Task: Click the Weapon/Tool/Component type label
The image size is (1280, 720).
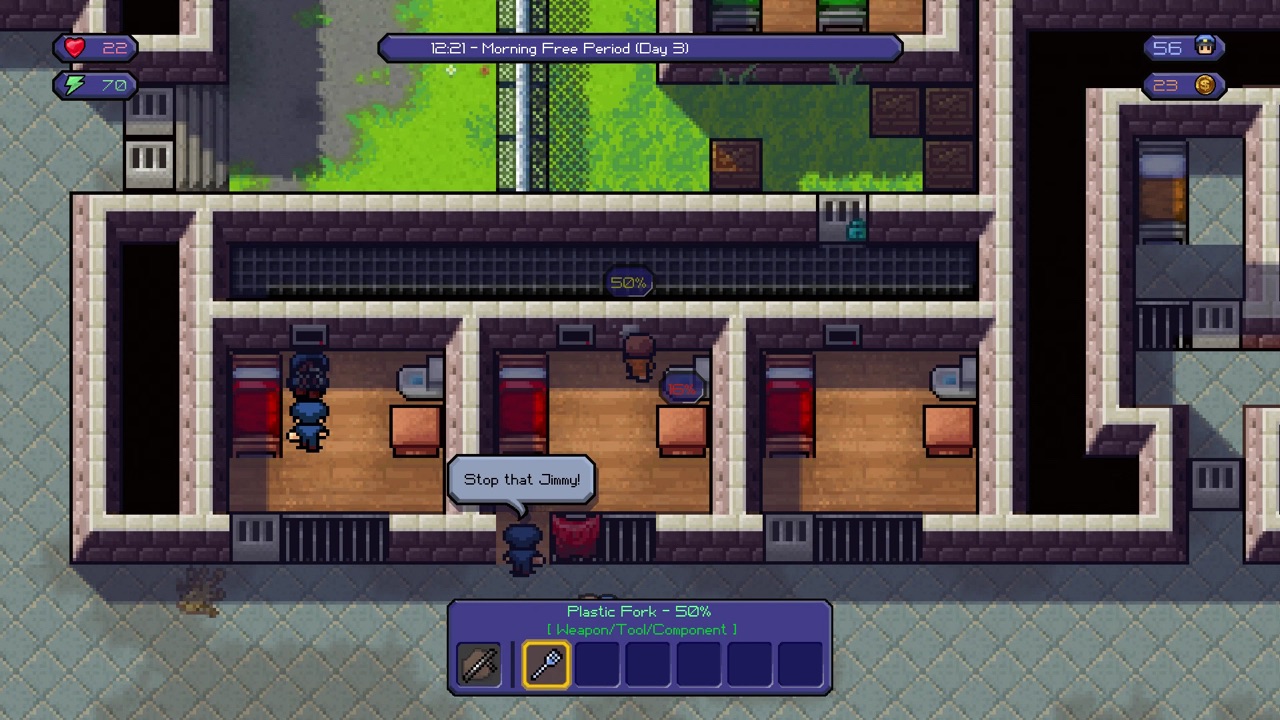Action: (640, 630)
